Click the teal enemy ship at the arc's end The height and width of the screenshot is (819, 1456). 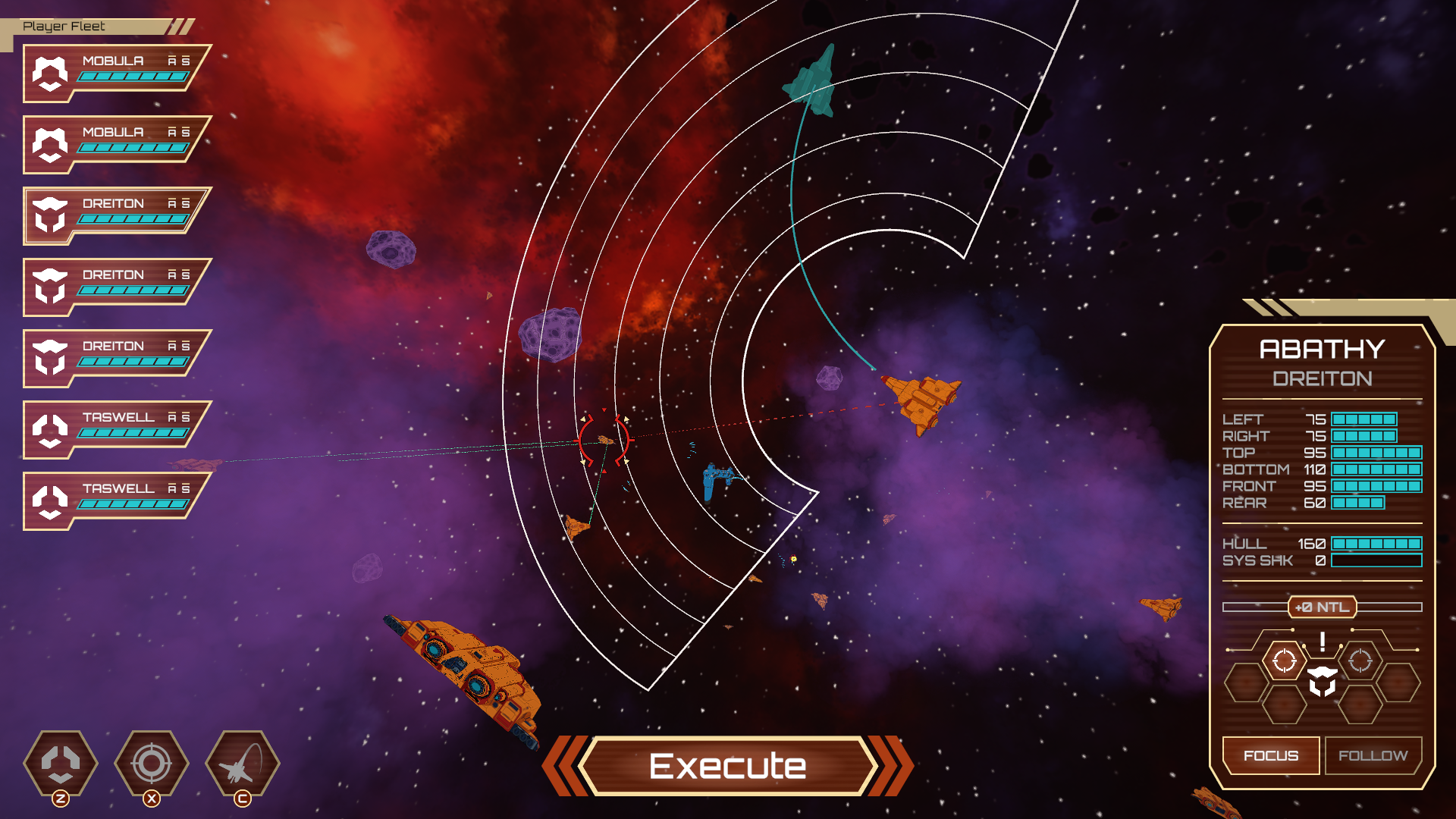coord(814,80)
